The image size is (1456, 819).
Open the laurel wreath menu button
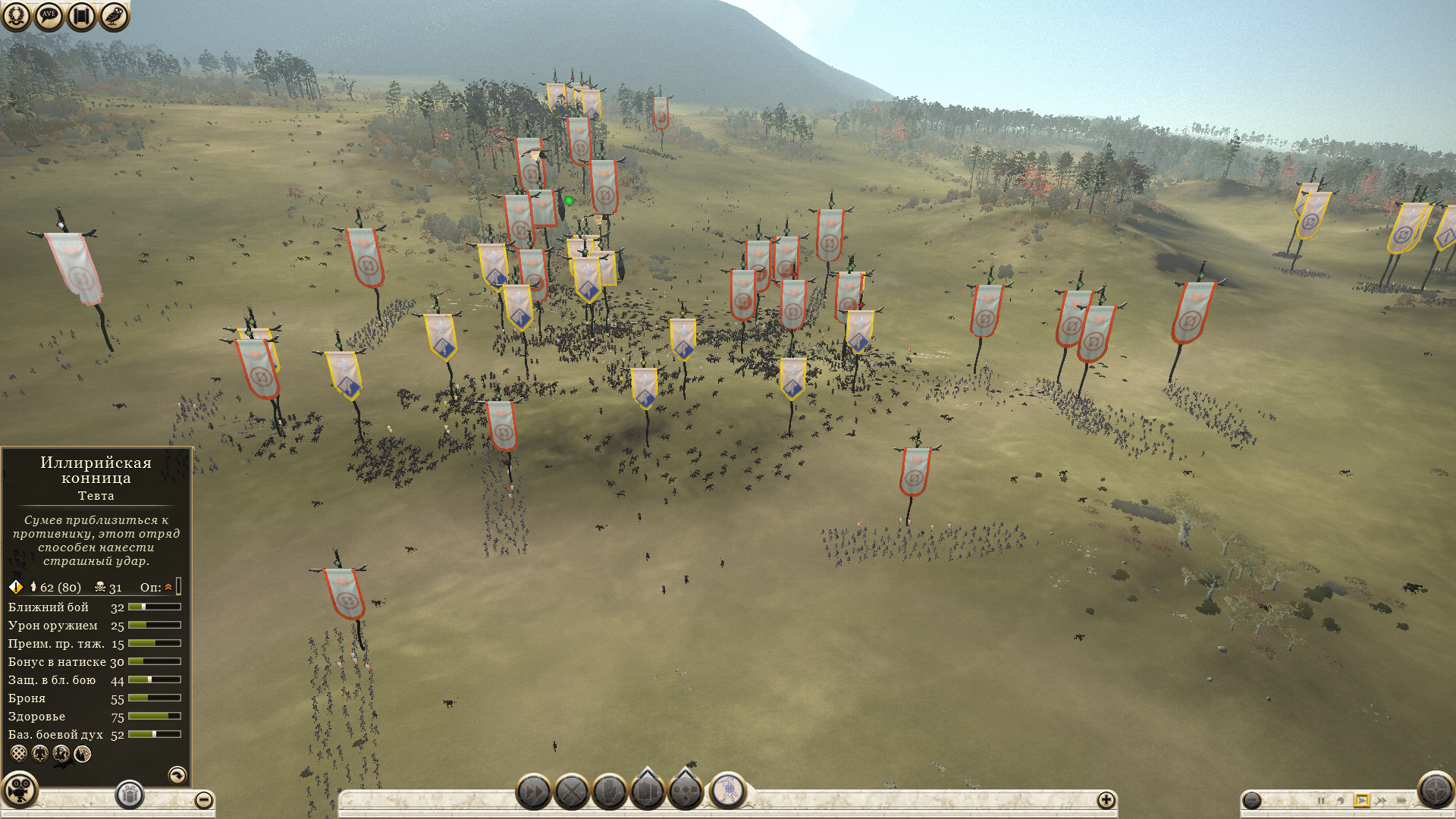[x=16, y=16]
